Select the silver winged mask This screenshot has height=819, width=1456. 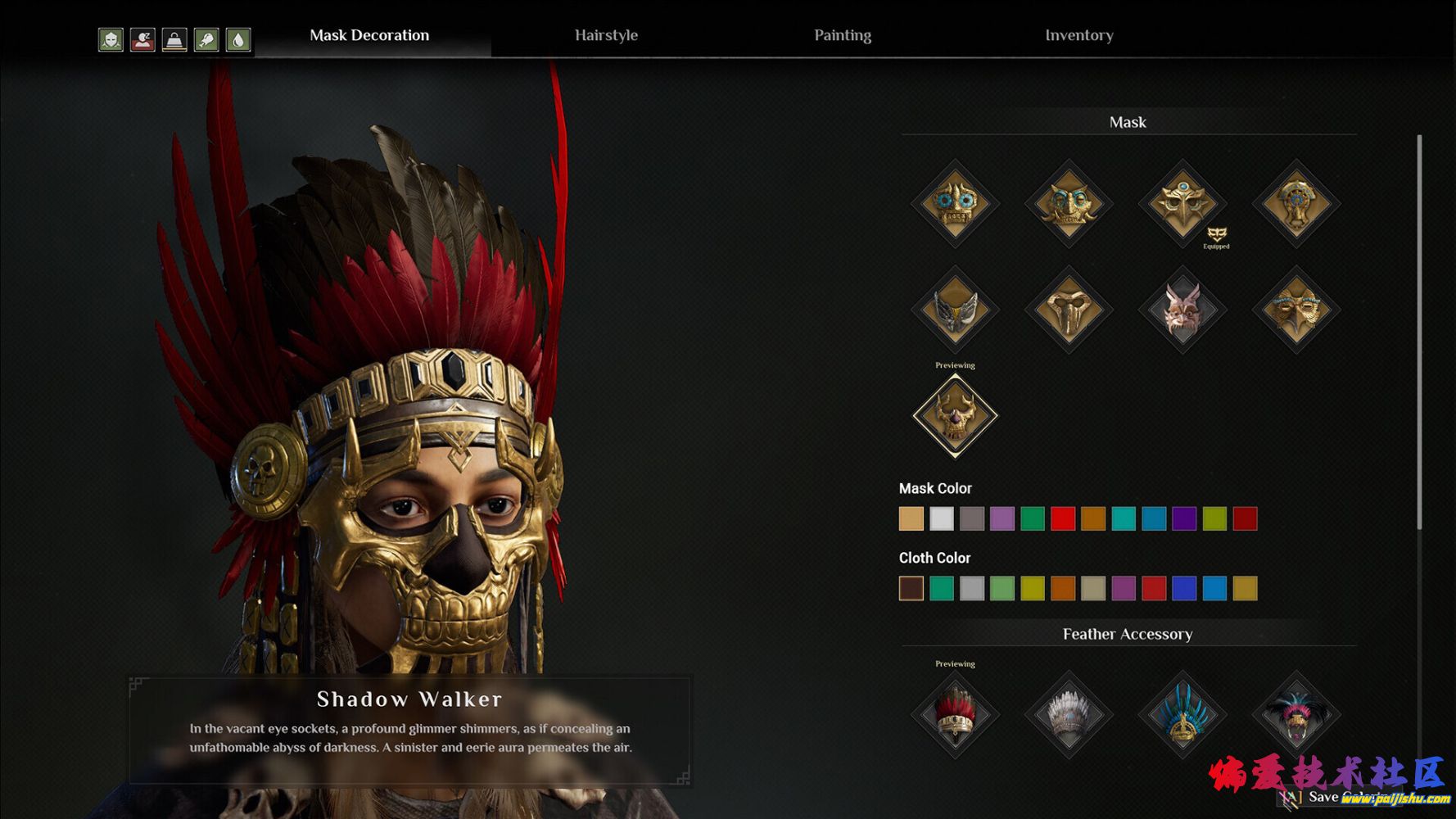955,310
